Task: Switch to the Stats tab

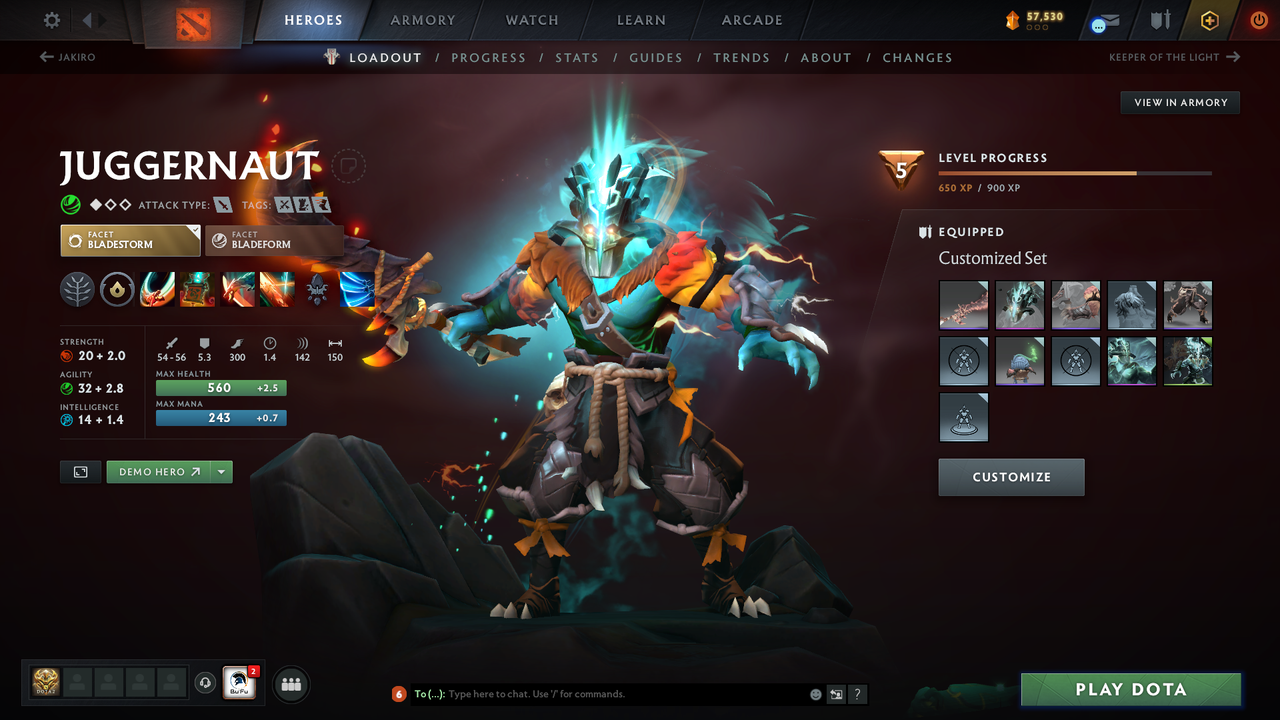Action: pyautogui.click(x=577, y=57)
